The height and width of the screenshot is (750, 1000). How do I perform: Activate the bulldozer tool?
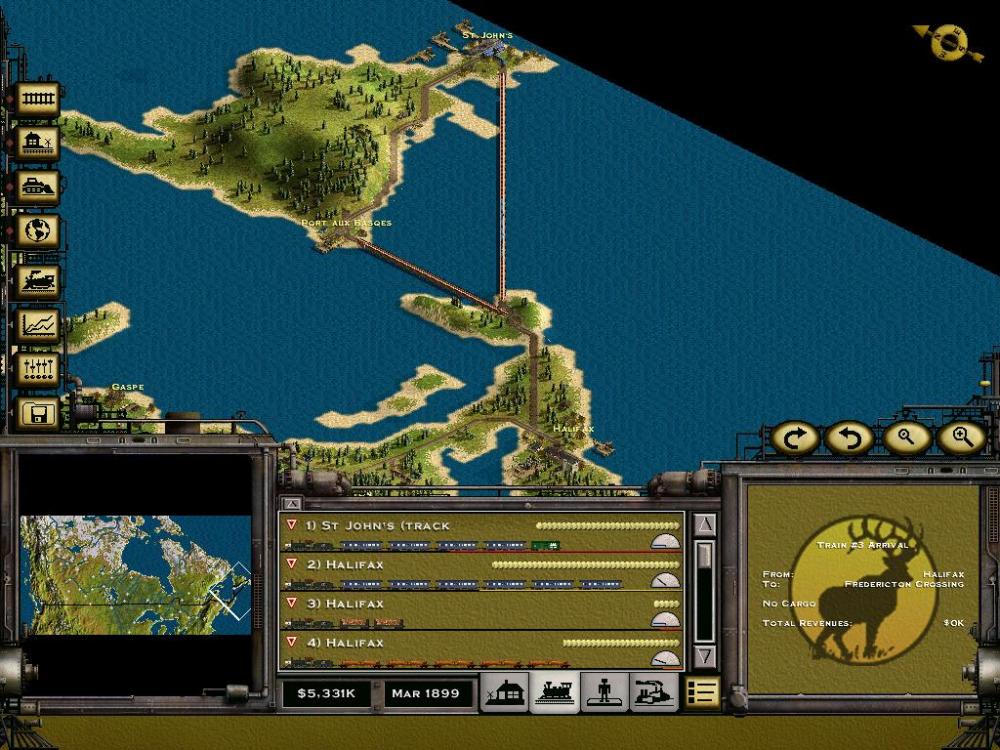(38, 187)
